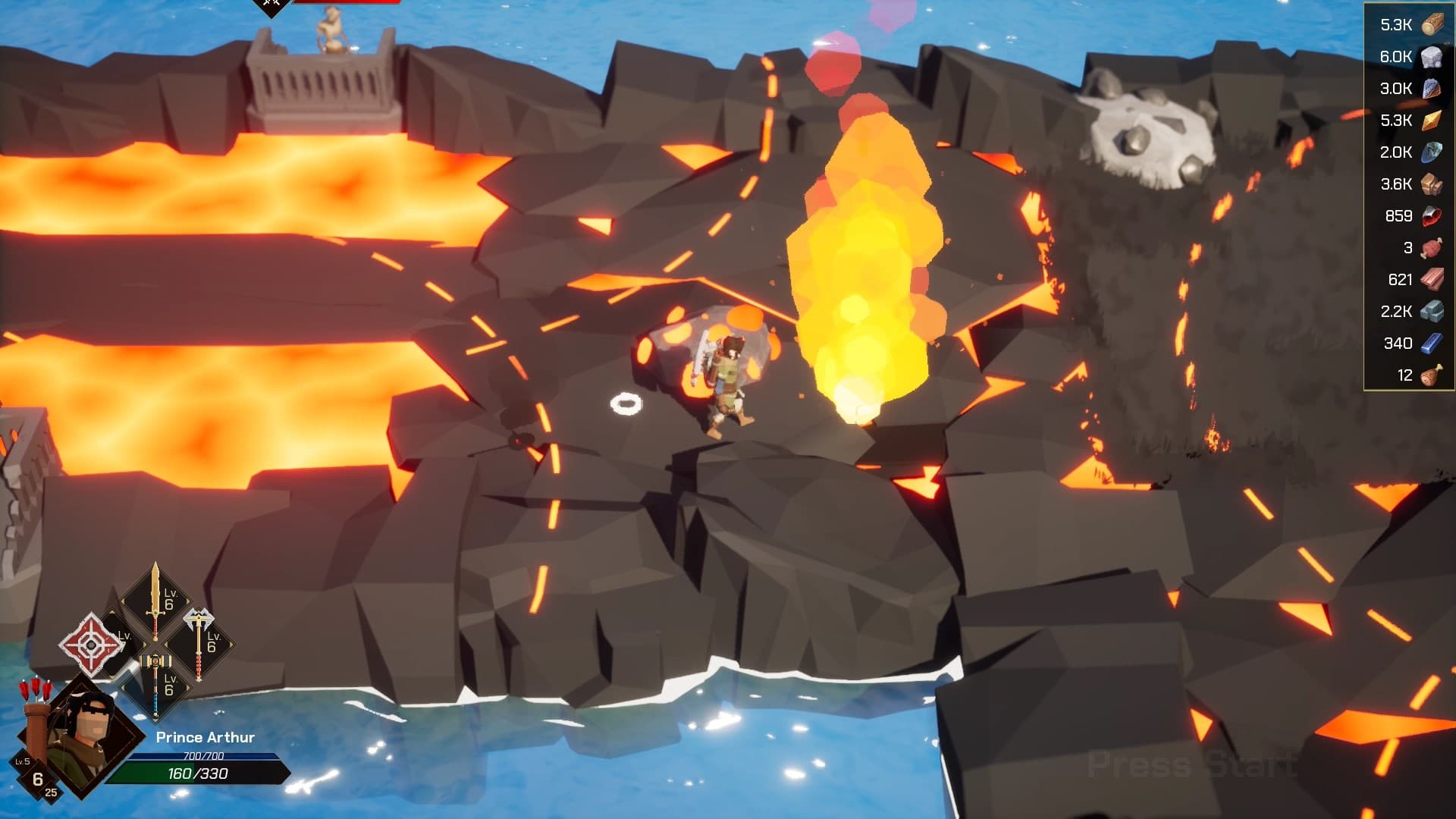The image size is (1456, 819).
Task: Select the gold crystal resource icon
Action: [1433, 119]
